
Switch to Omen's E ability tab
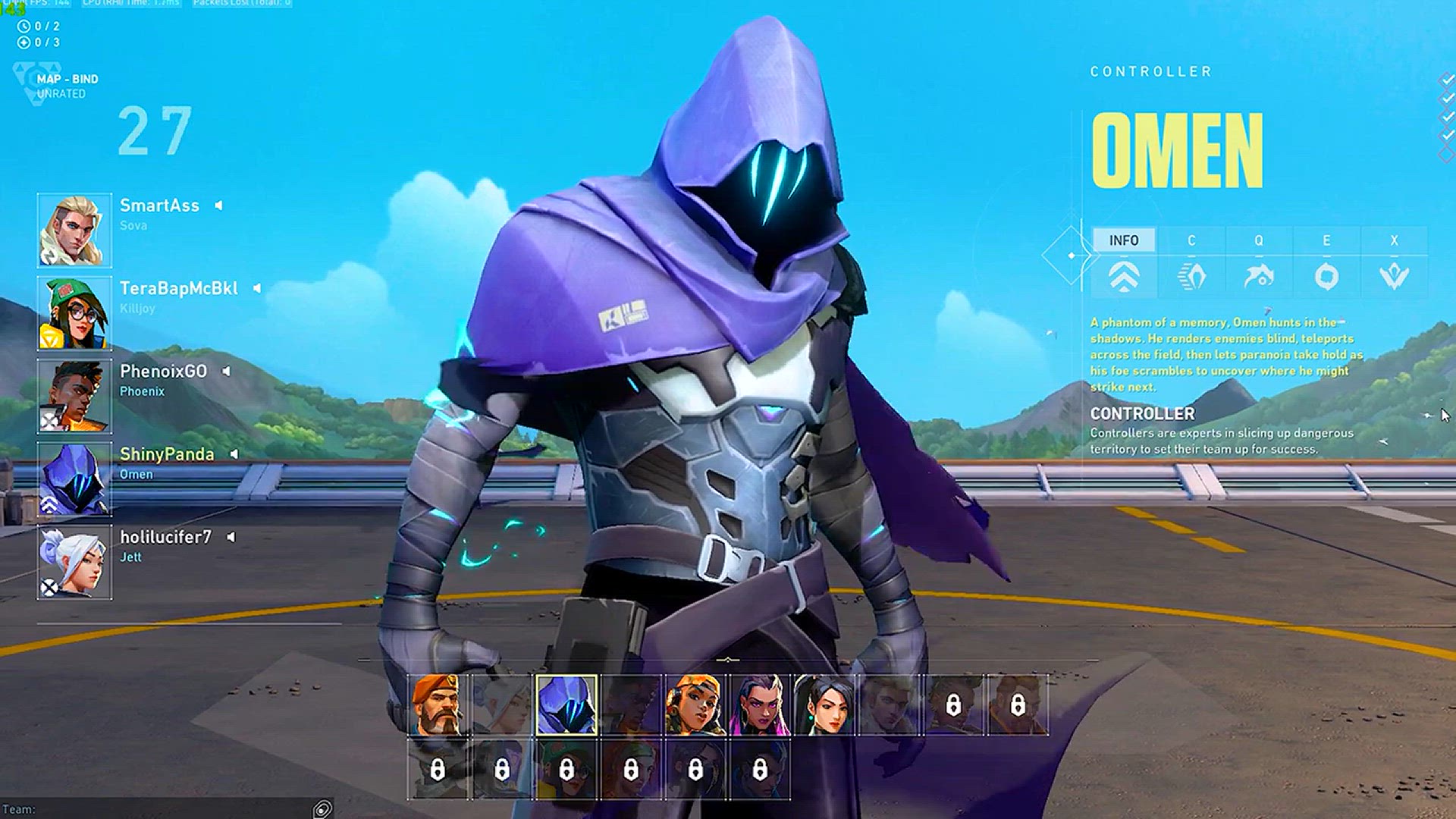[x=1326, y=240]
